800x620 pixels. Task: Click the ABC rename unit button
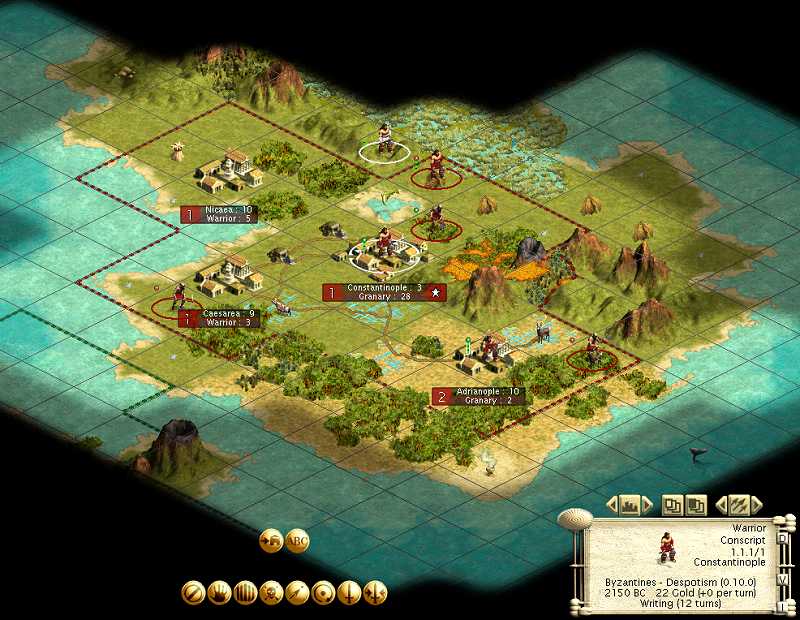297,542
